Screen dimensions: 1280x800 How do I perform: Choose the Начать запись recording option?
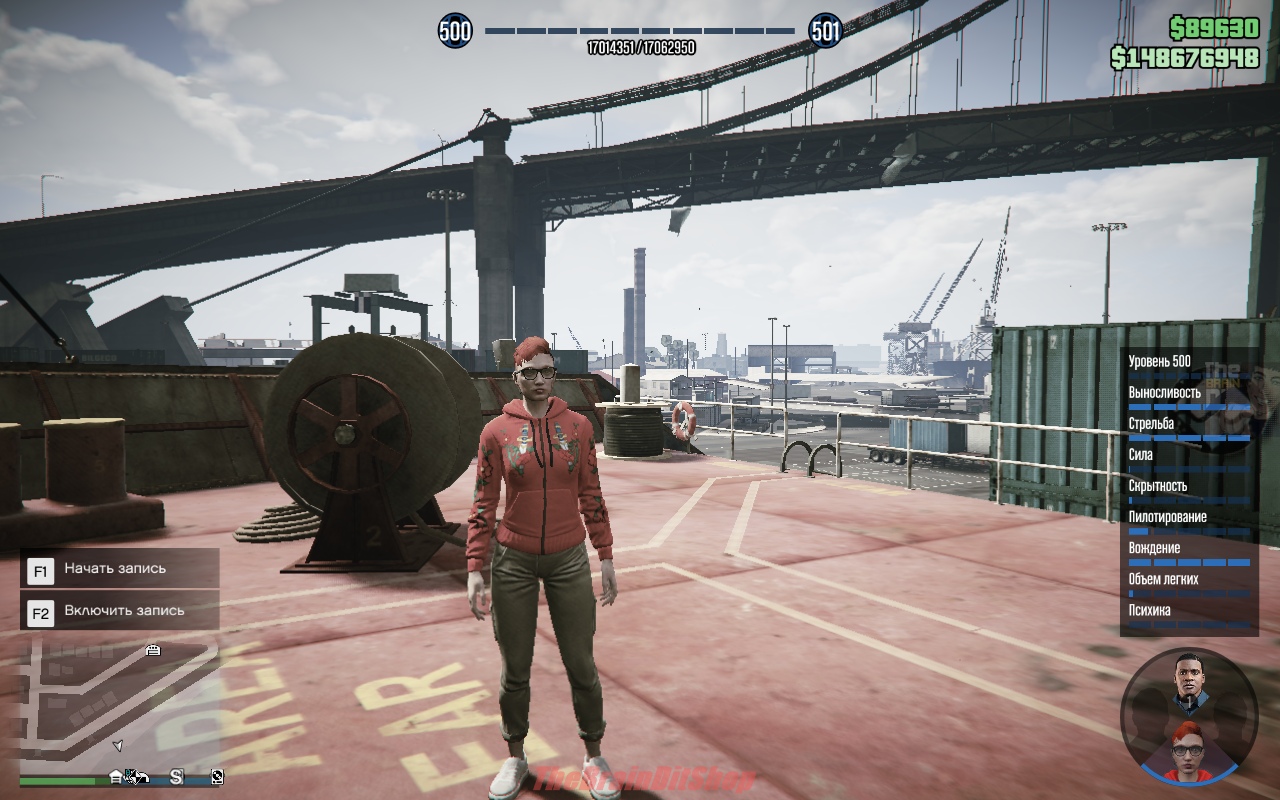(x=120, y=569)
